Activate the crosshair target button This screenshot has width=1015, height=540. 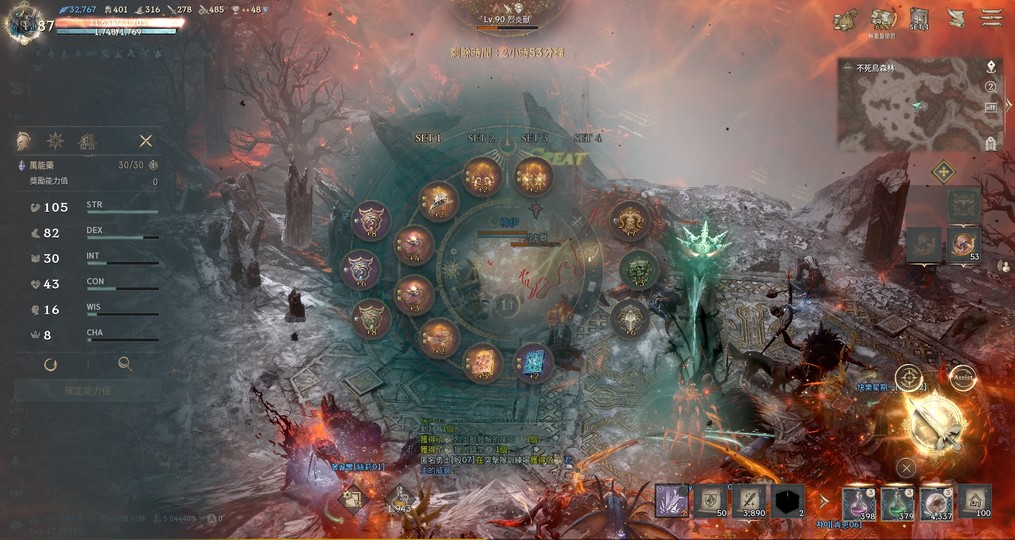[x=908, y=377]
